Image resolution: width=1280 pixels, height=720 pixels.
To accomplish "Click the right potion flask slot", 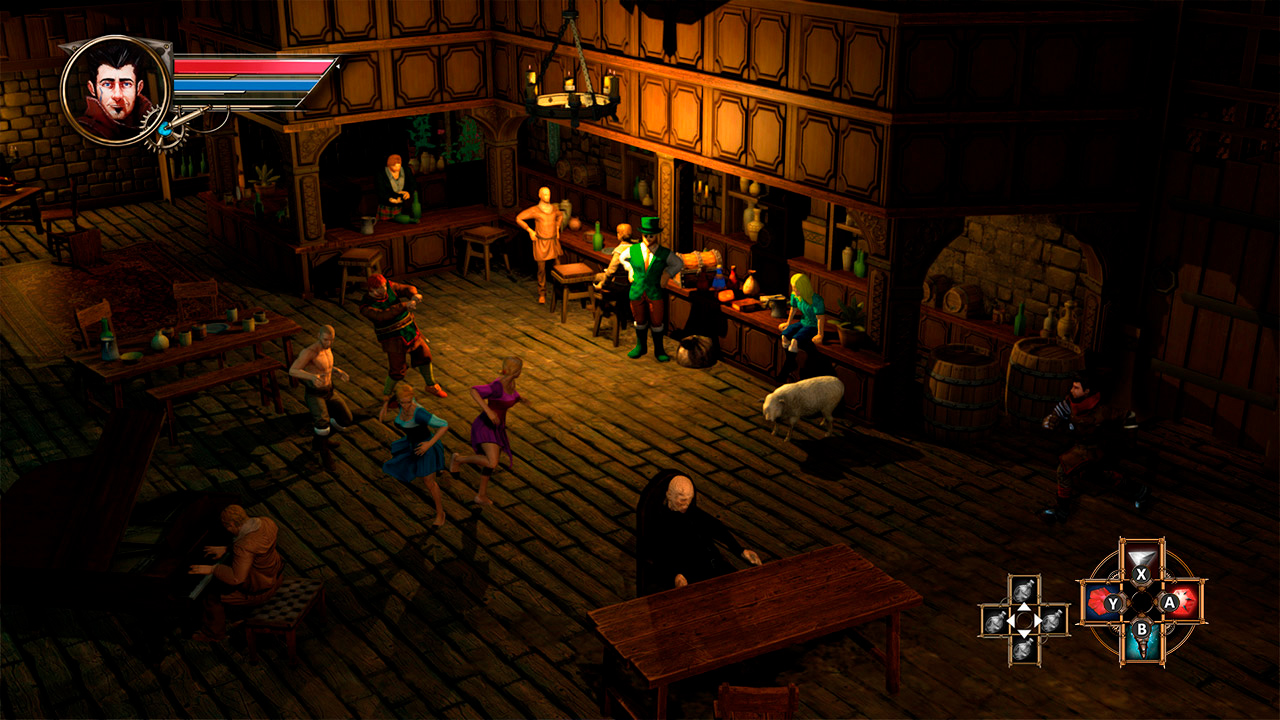I will (x=1053, y=622).
